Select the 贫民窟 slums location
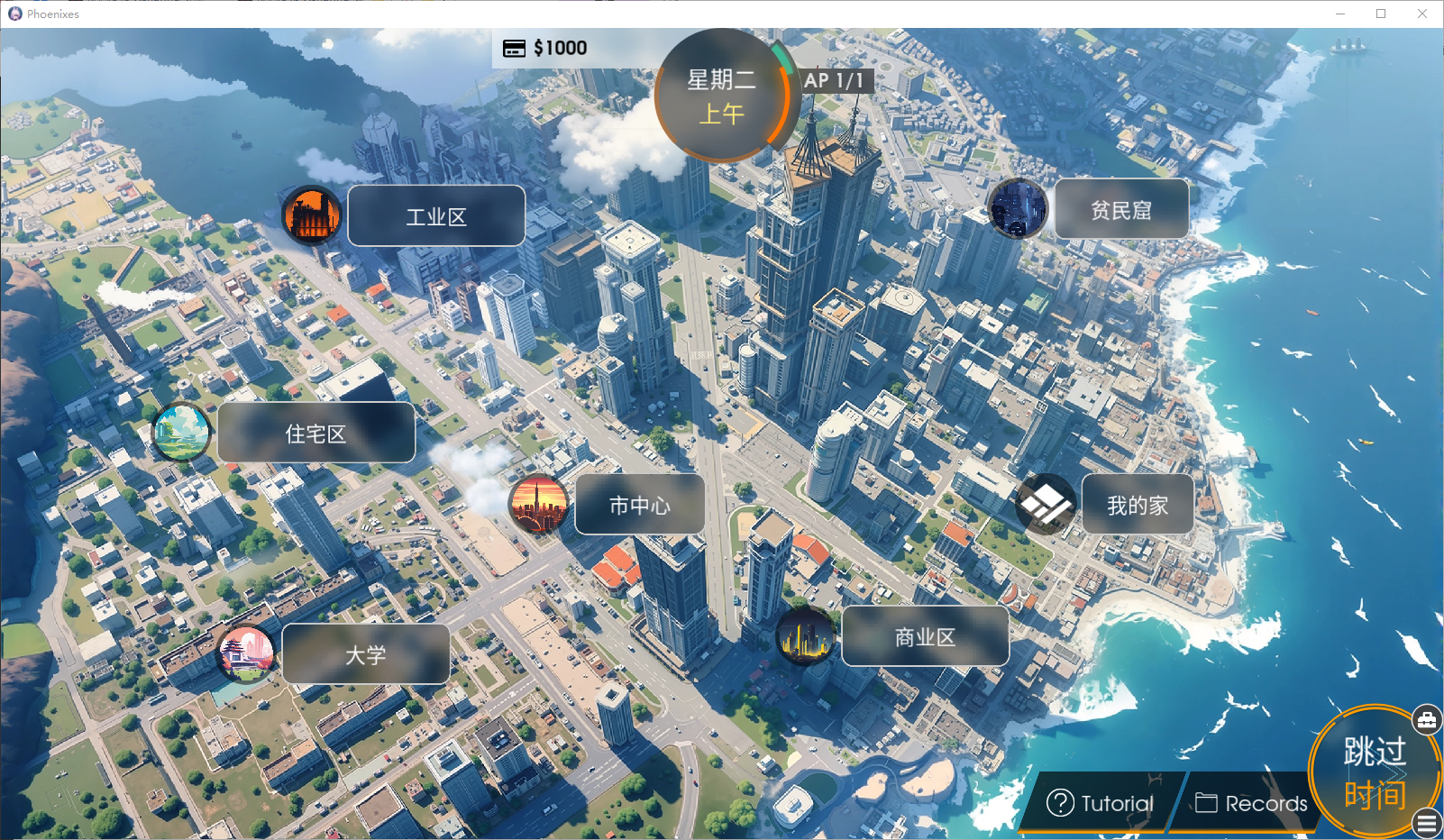Viewport: 1444px width, 840px height. point(1121,210)
